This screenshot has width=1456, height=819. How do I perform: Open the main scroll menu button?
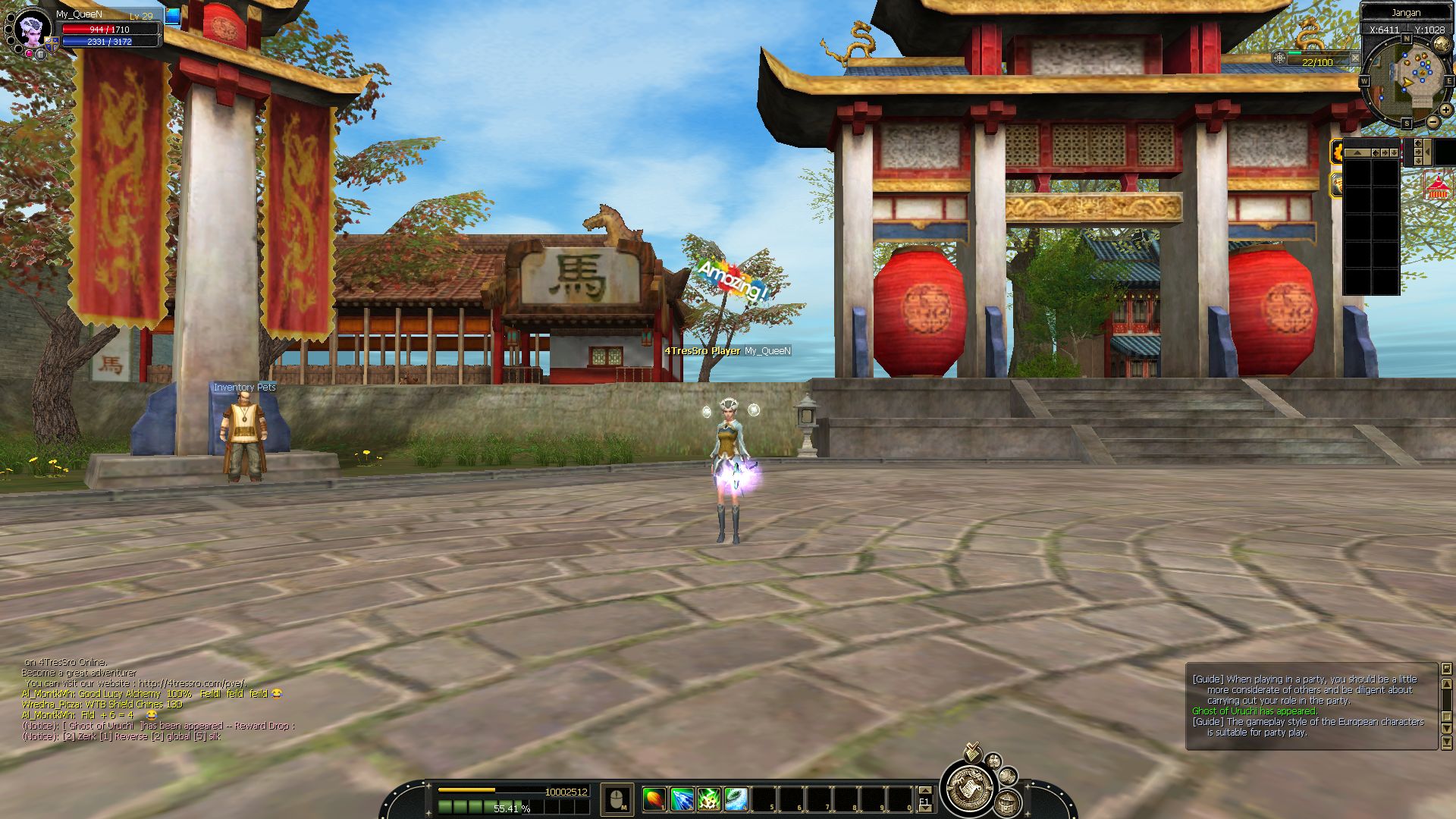968,789
